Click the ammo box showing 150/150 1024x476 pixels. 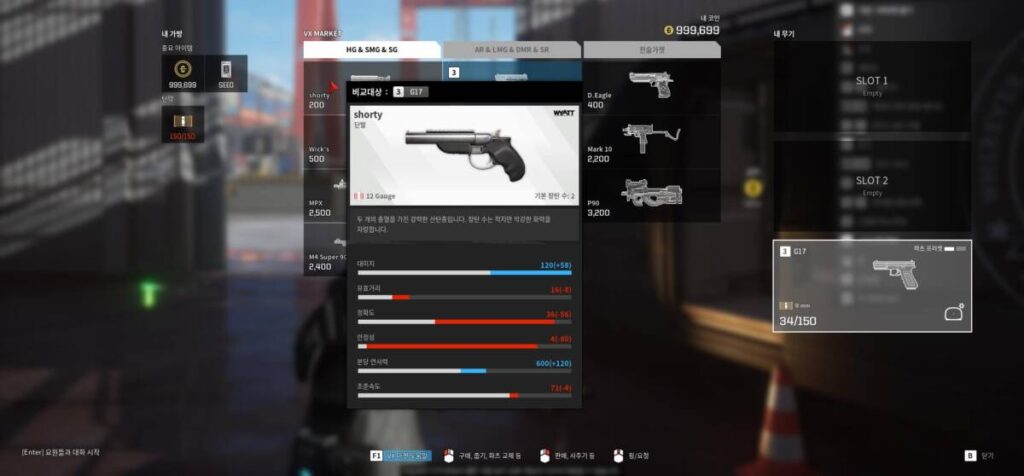pyautogui.click(x=182, y=124)
